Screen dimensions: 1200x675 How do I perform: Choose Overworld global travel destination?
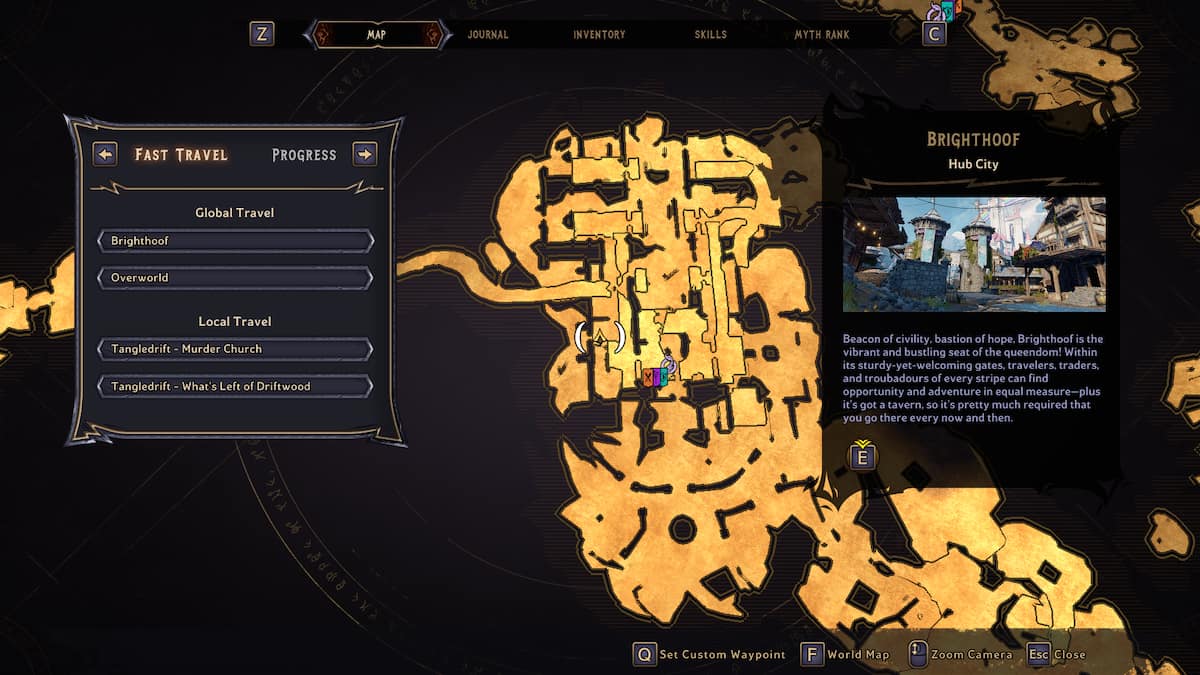click(x=235, y=278)
